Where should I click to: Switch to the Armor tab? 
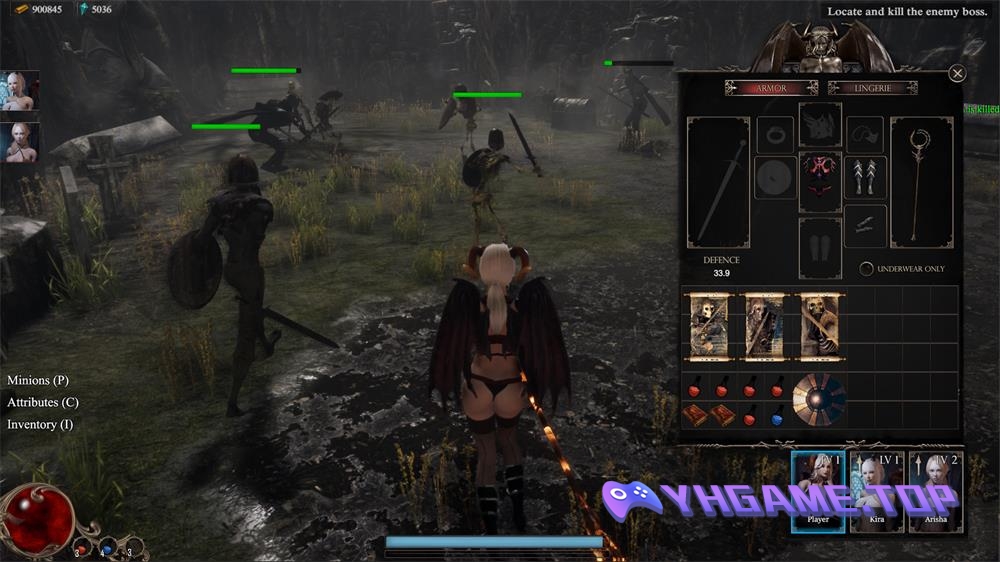click(x=770, y=88)
